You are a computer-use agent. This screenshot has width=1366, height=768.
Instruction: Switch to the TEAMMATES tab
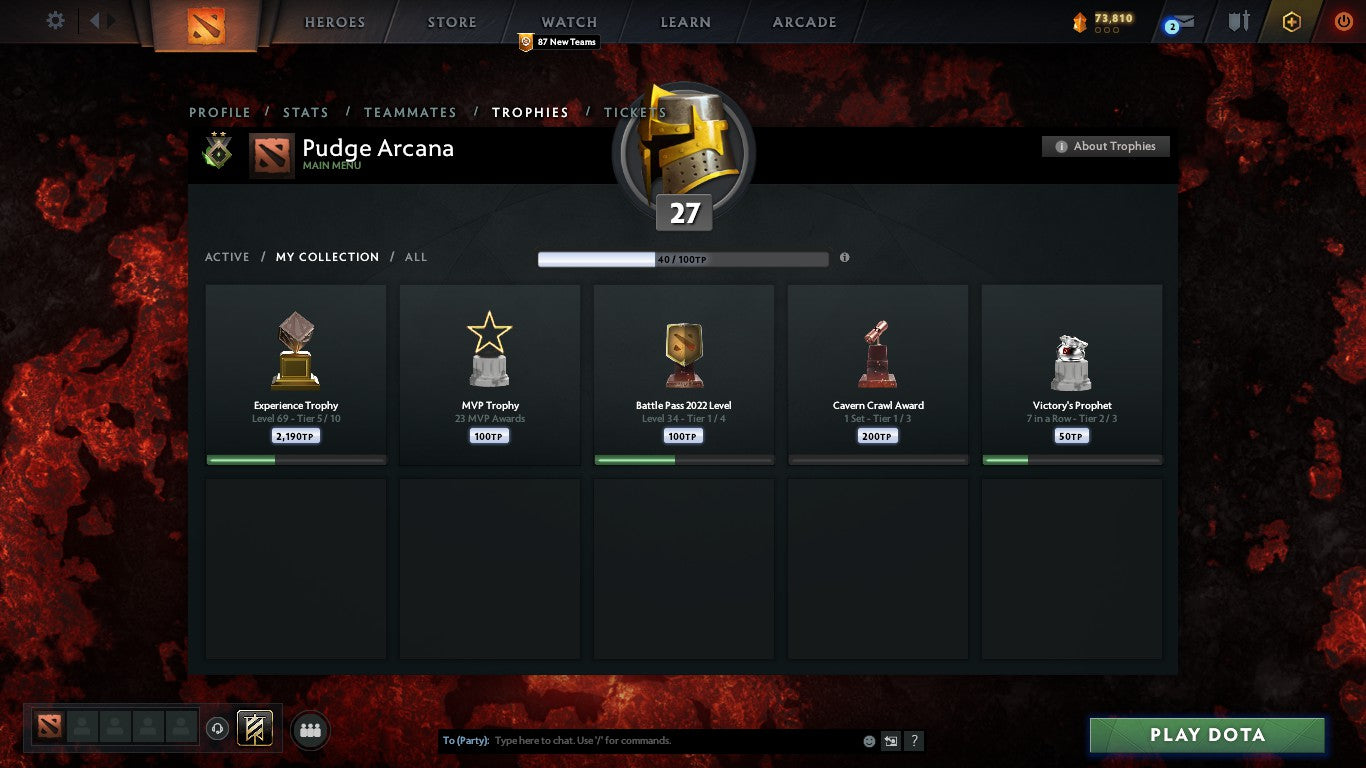tap(410, 113)
